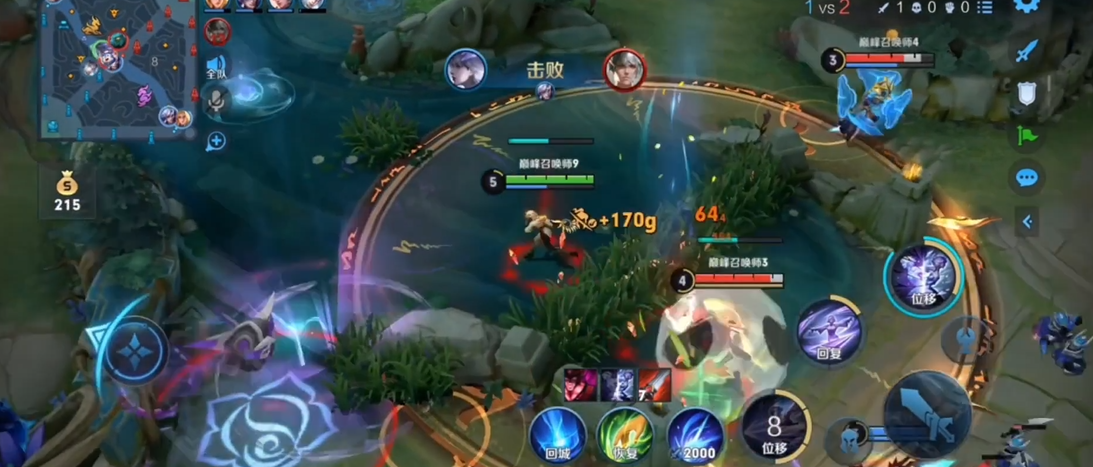Tap the shield defend signal button
This screenshot has width=1093, height=467.
[1026, 94]
